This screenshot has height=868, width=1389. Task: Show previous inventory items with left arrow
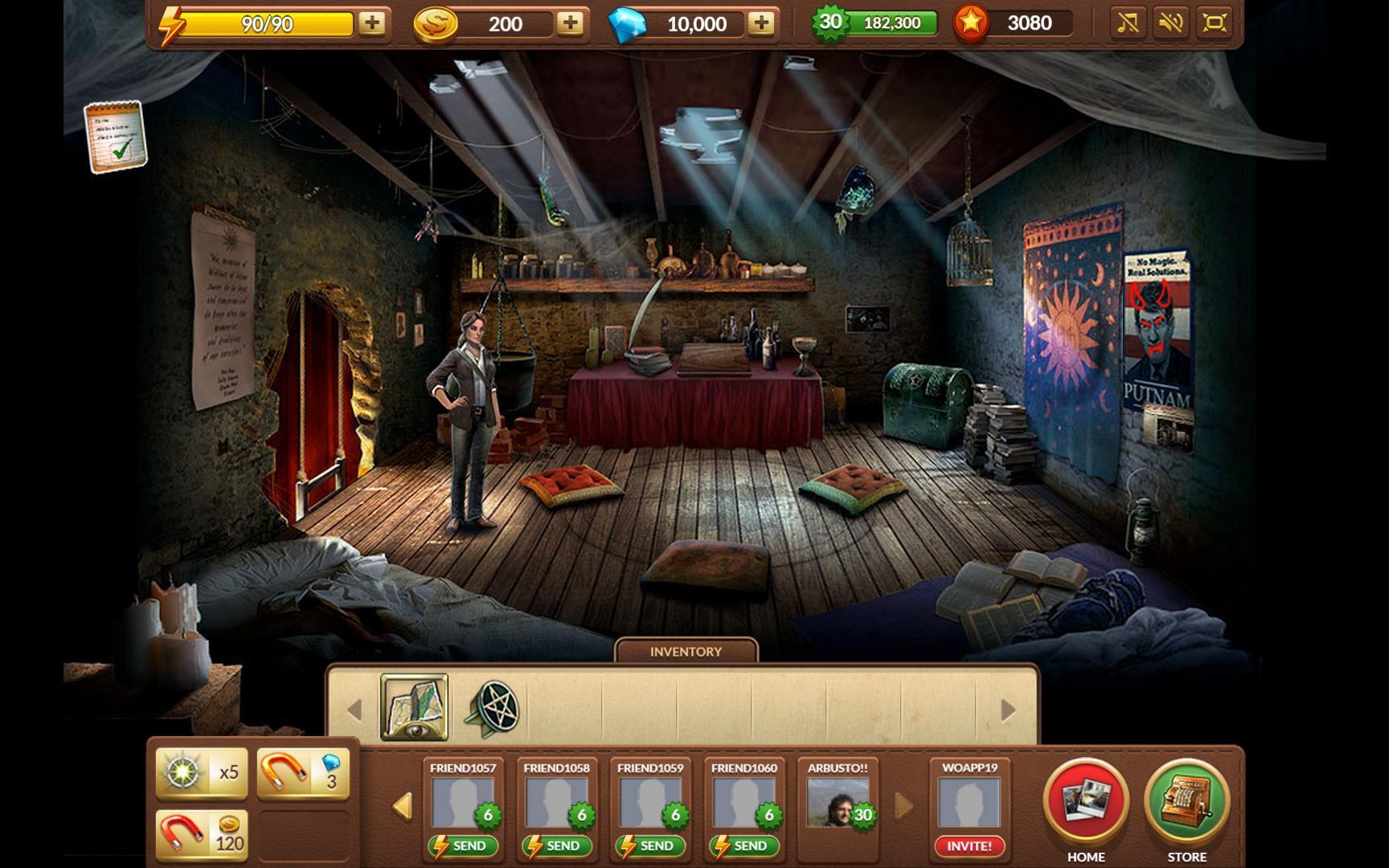click(x=354, y=710)
